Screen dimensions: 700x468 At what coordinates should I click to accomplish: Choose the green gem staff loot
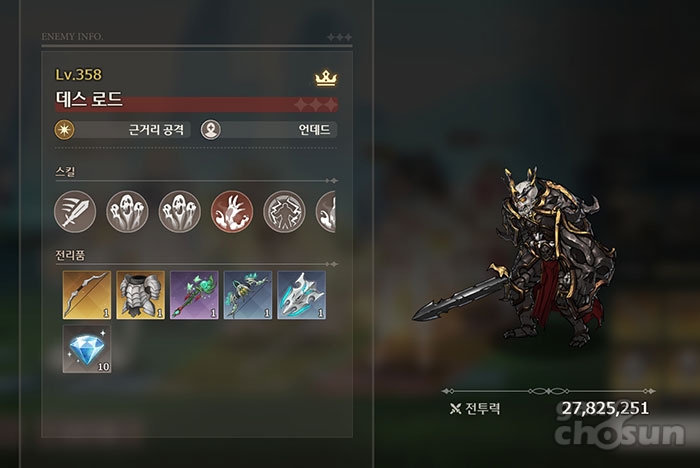[x=194, y=295]
